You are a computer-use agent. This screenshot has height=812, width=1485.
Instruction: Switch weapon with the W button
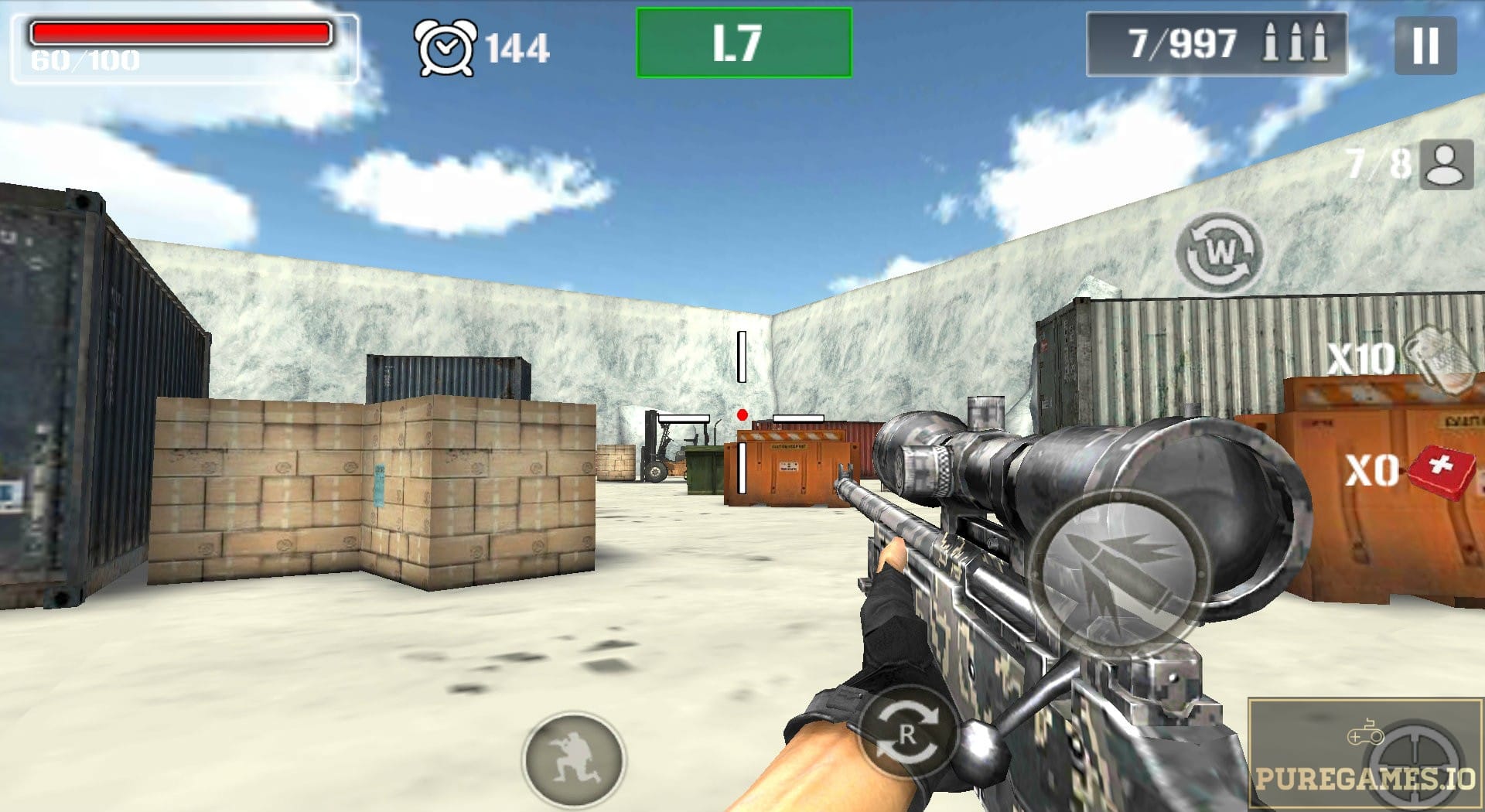pyautogui.click(x=1219, y=252)
